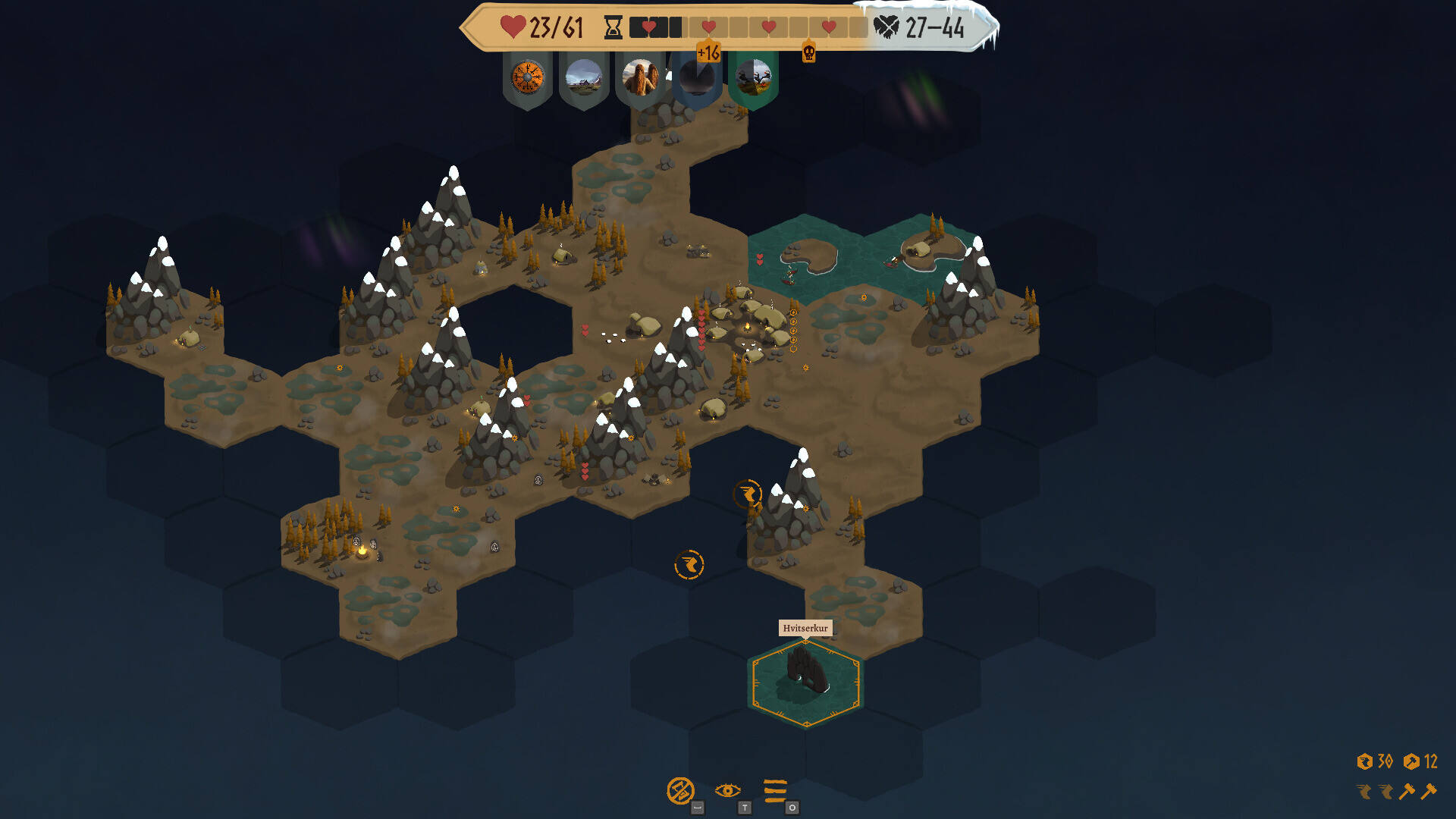Expand the +16 marker below the timer bar
The height and width of the screenshot is (819, 1456).
coord(709,52)
